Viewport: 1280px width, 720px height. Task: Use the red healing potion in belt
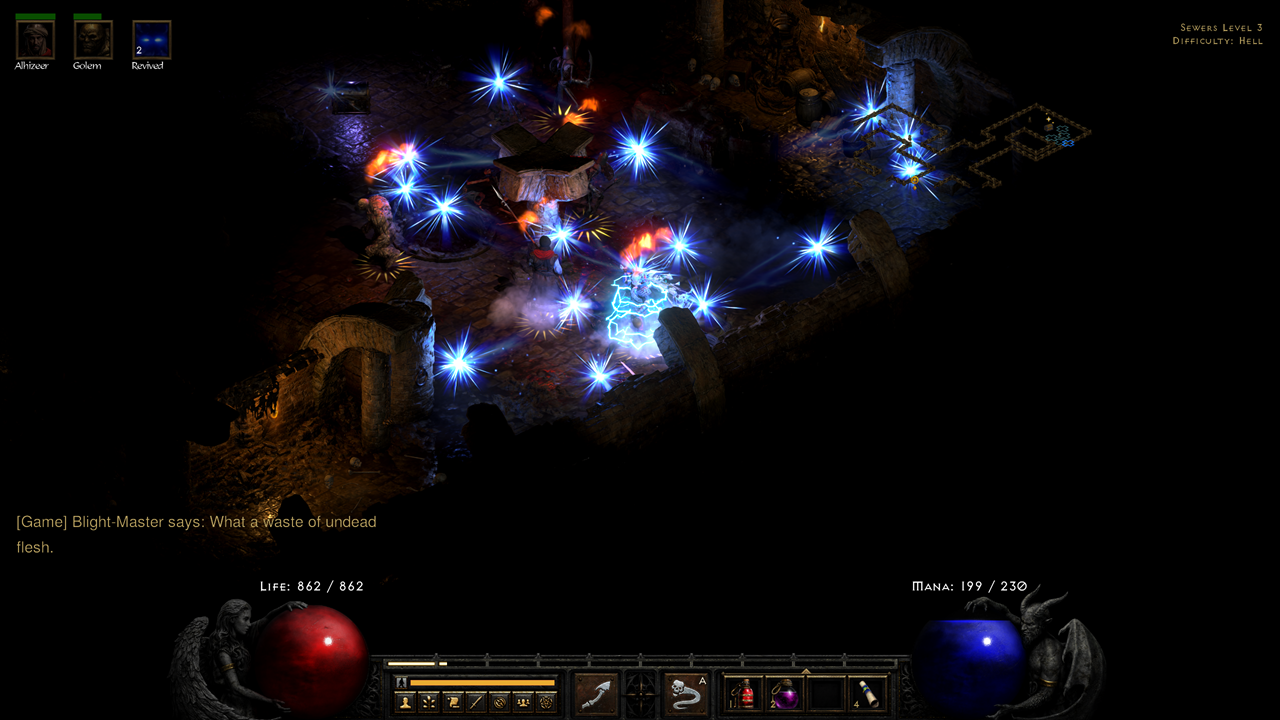click(743, 694)
